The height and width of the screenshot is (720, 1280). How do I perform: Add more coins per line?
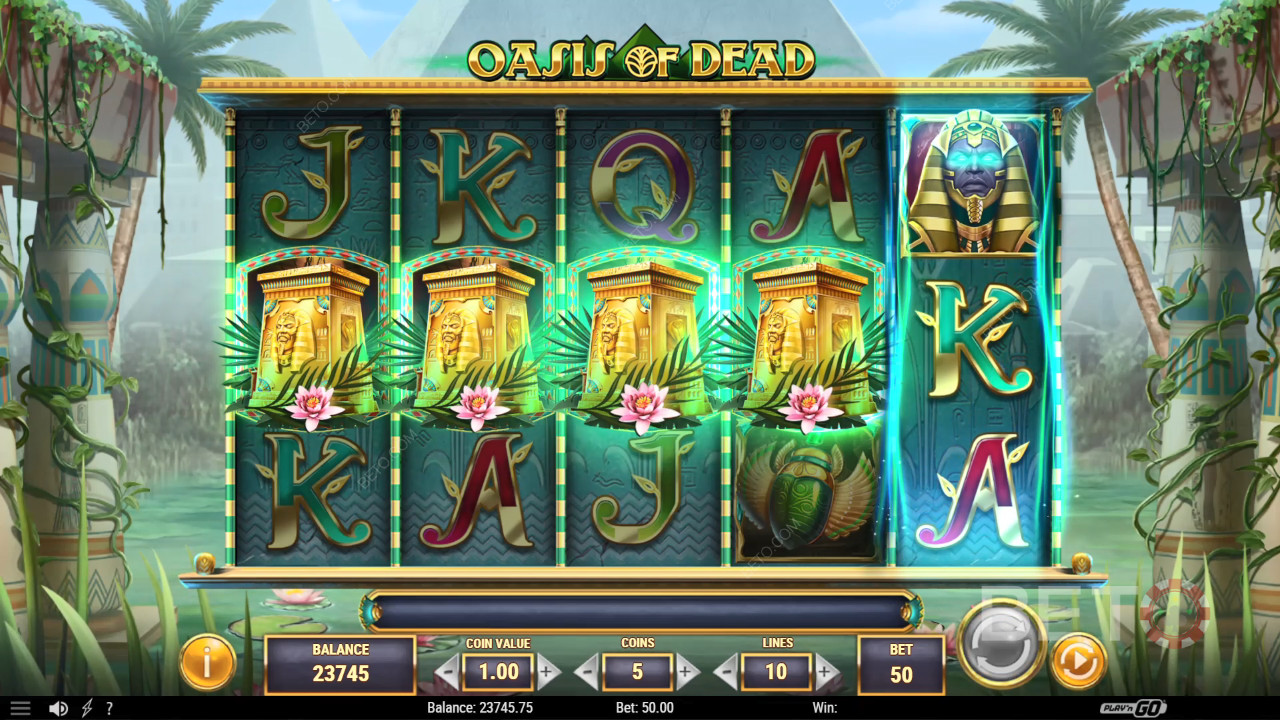point(687,672)
